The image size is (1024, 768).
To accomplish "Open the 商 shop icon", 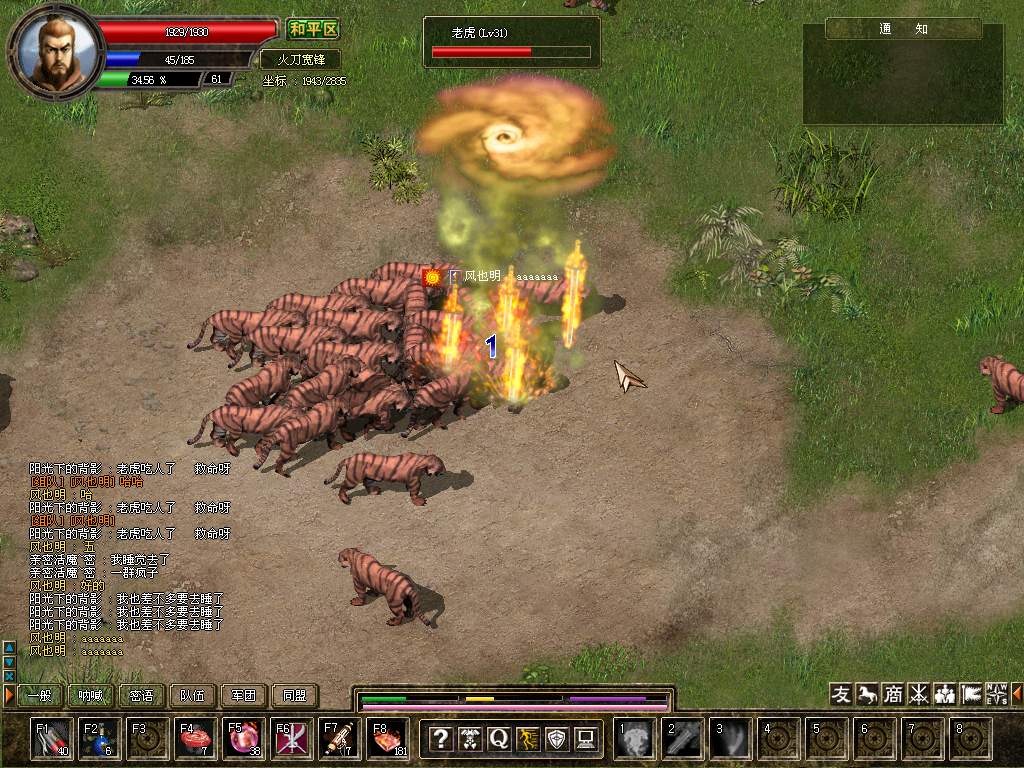I will click(x=893, y=694).
